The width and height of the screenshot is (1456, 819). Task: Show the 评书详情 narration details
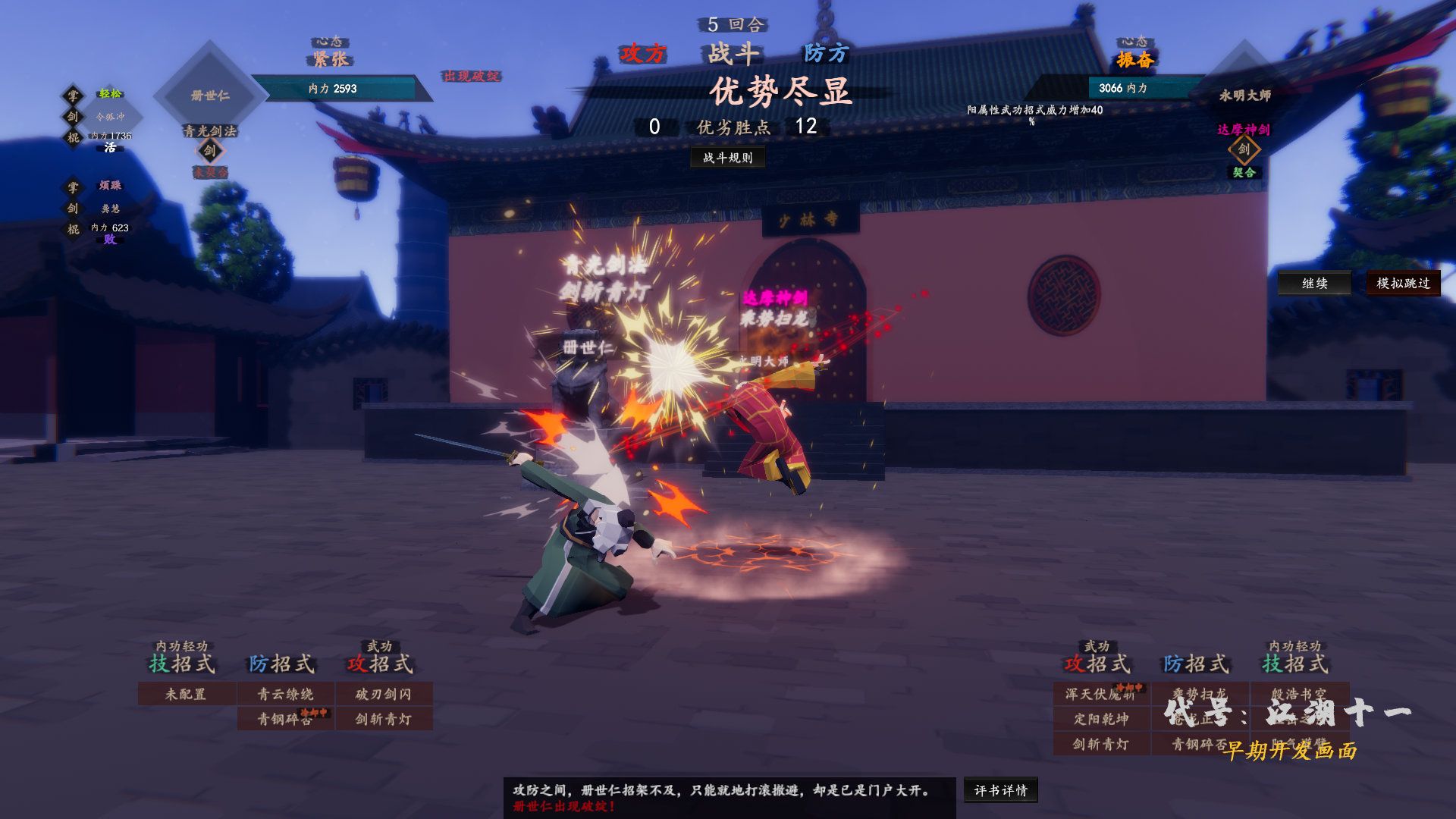pos(1000,790)
